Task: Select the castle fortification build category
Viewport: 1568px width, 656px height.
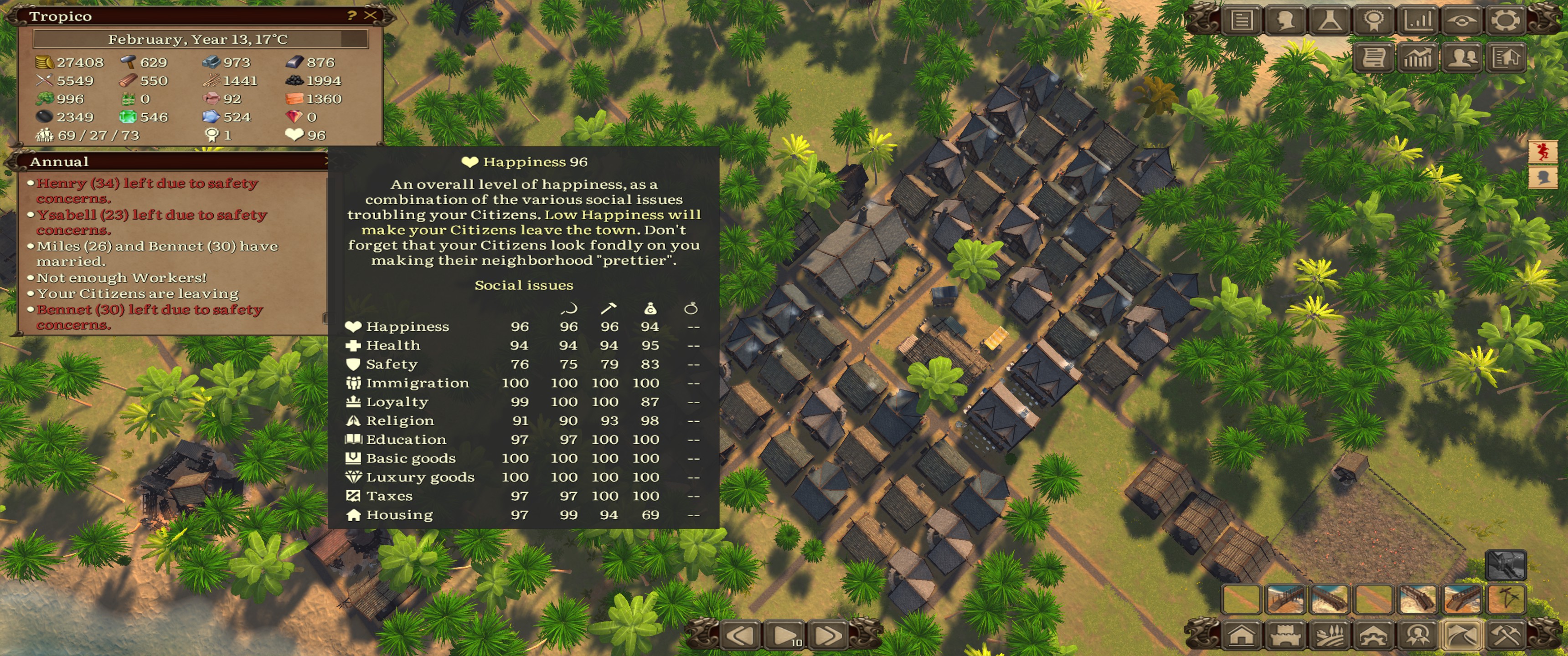Action: tap(1285, 635)
